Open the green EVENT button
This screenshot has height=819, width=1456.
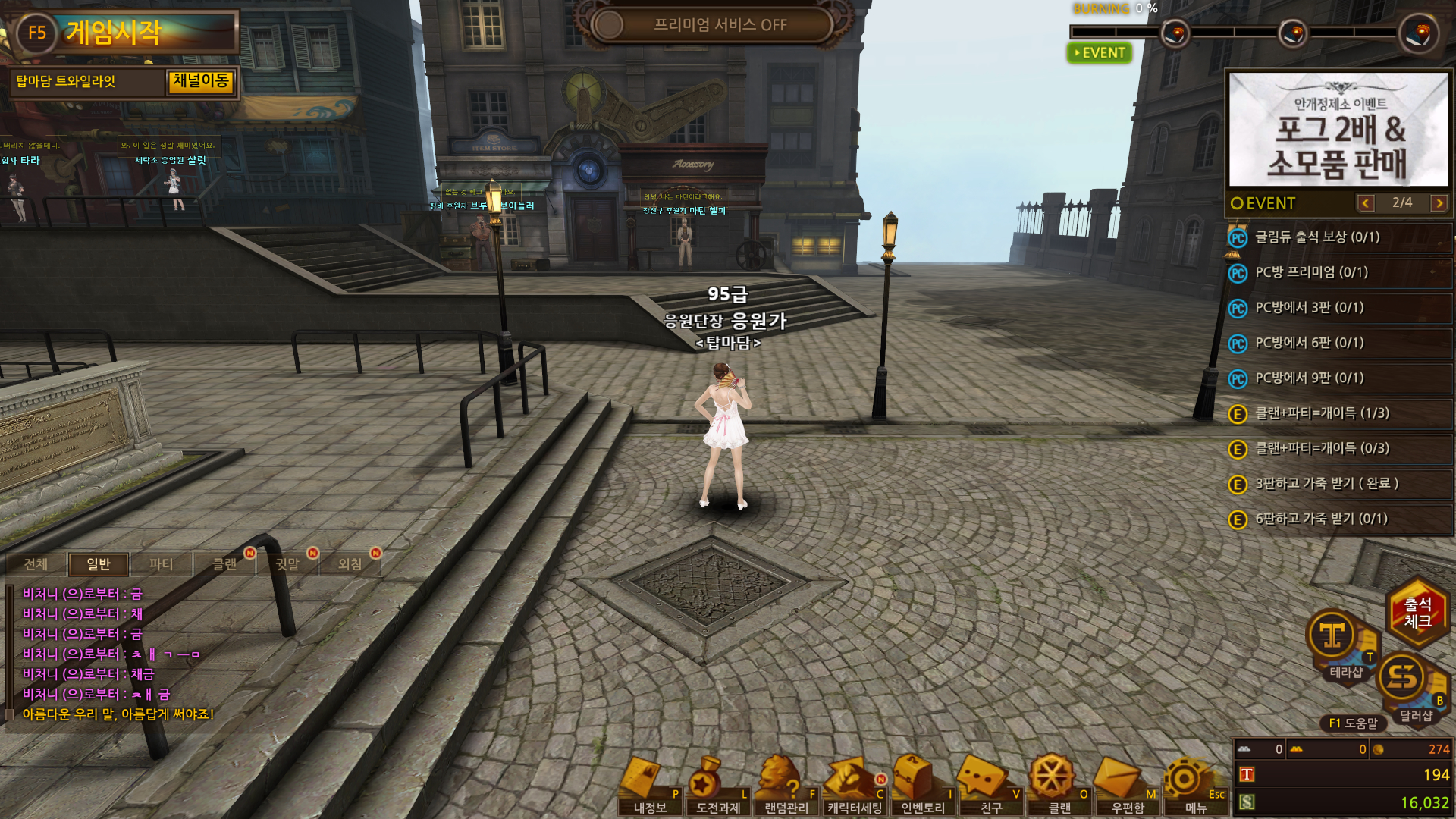click(x=1100, y=53)
